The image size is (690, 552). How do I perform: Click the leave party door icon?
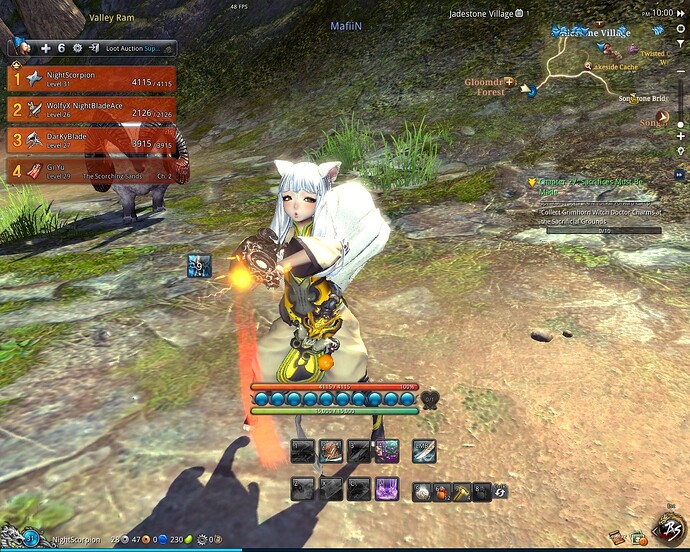[93, 48]
